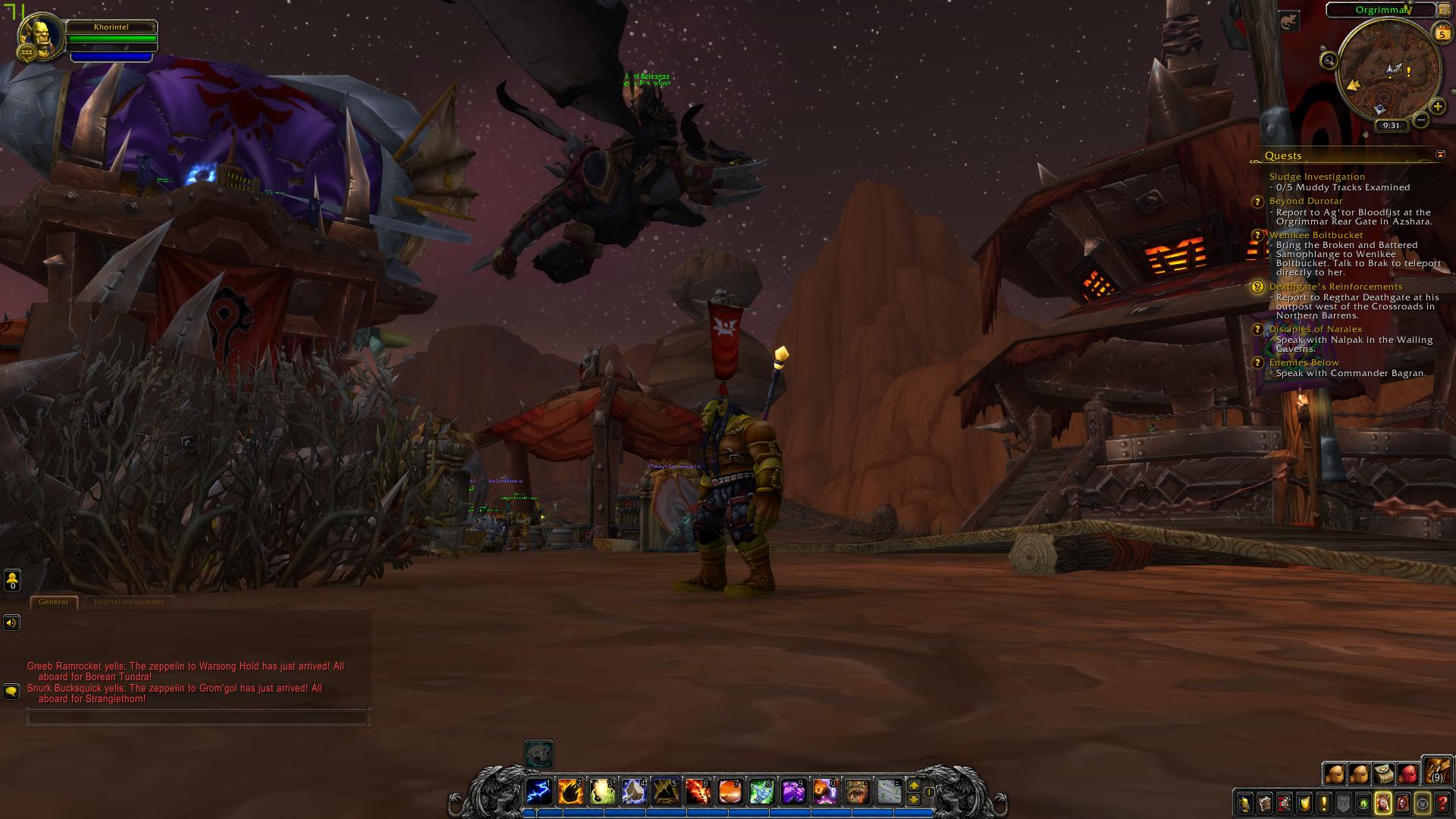This screenshot has width=1456, height=819.
Task: Select the Beyond Durotar quest entry
Action: pyautogui.click(x=1306, y=201)
